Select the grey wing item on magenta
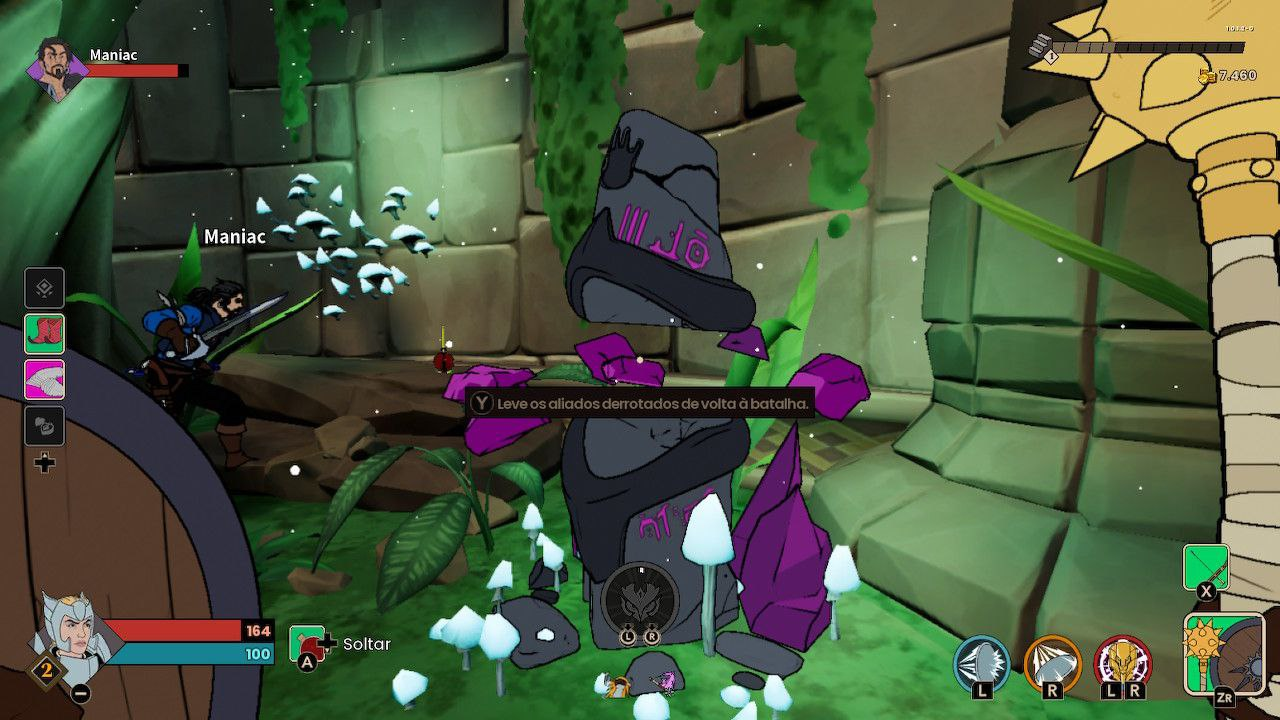 (x=45, y=380)
